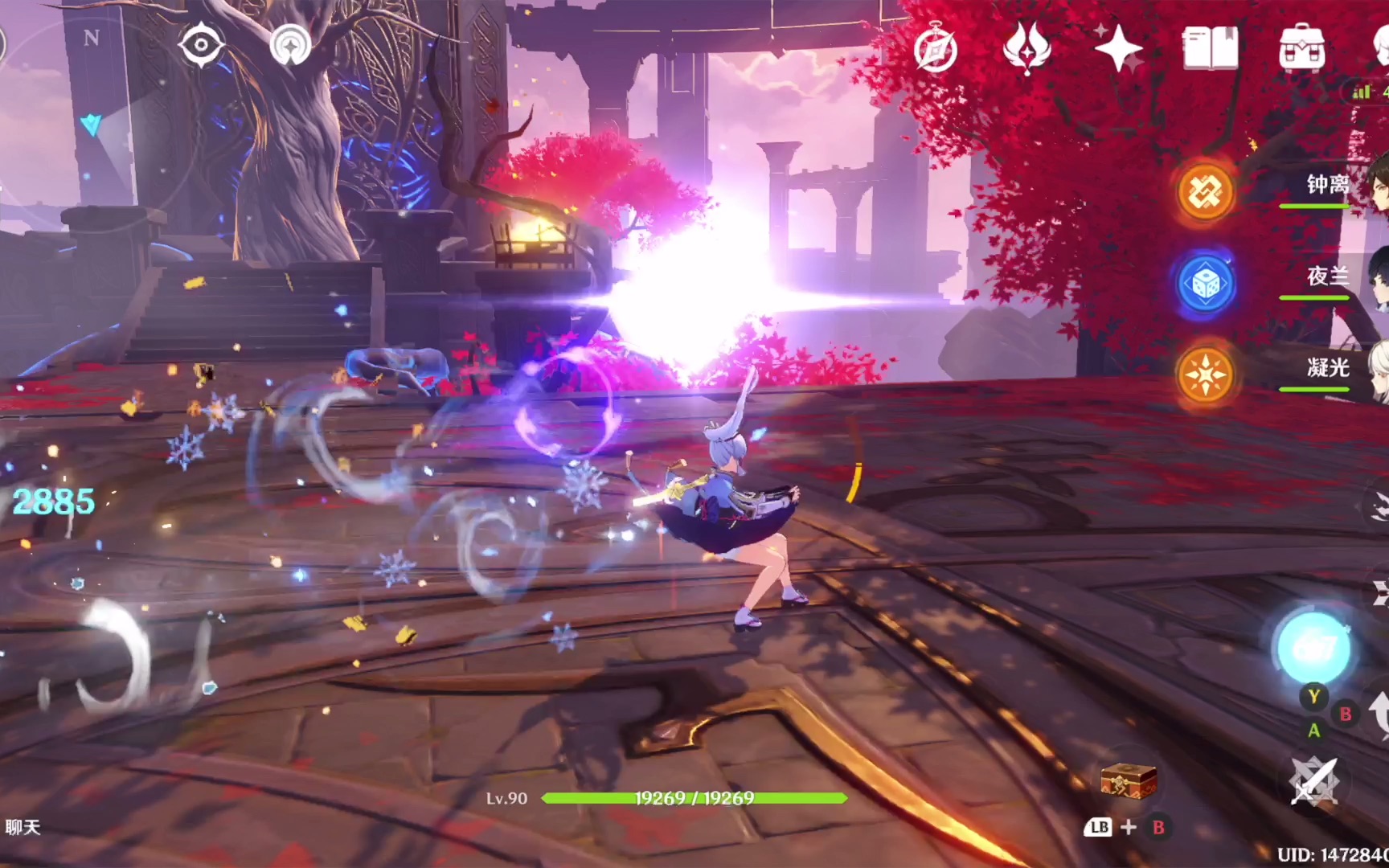Open the elemental sight fingerprint icon
This screenshot has height=868, width=1389.
[x=290, y=46]
